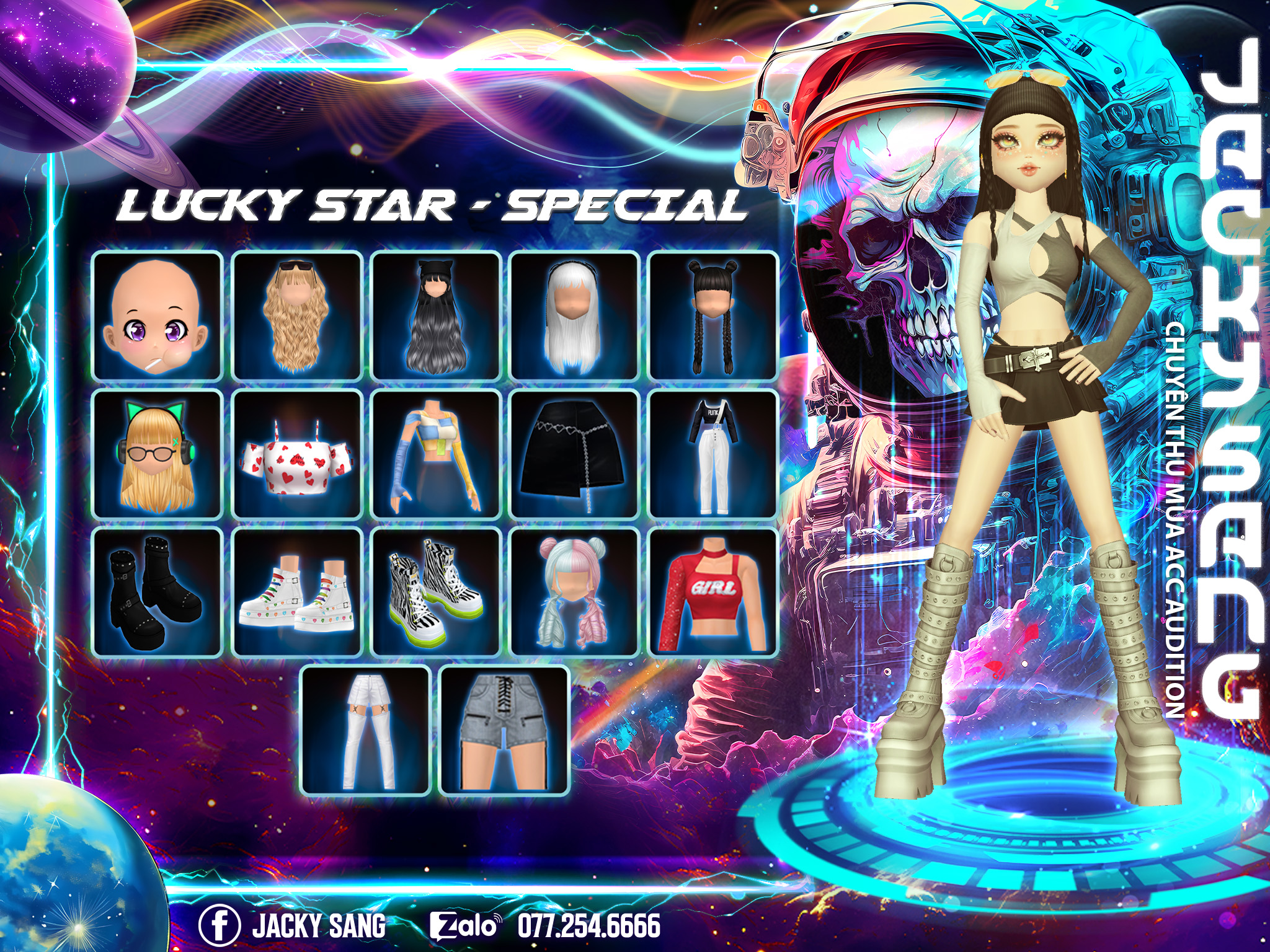Viewport: 1270px width, 952px height.
Task: Open the Jacky Sang Facebook icon
Action: [x=219, y=925]
